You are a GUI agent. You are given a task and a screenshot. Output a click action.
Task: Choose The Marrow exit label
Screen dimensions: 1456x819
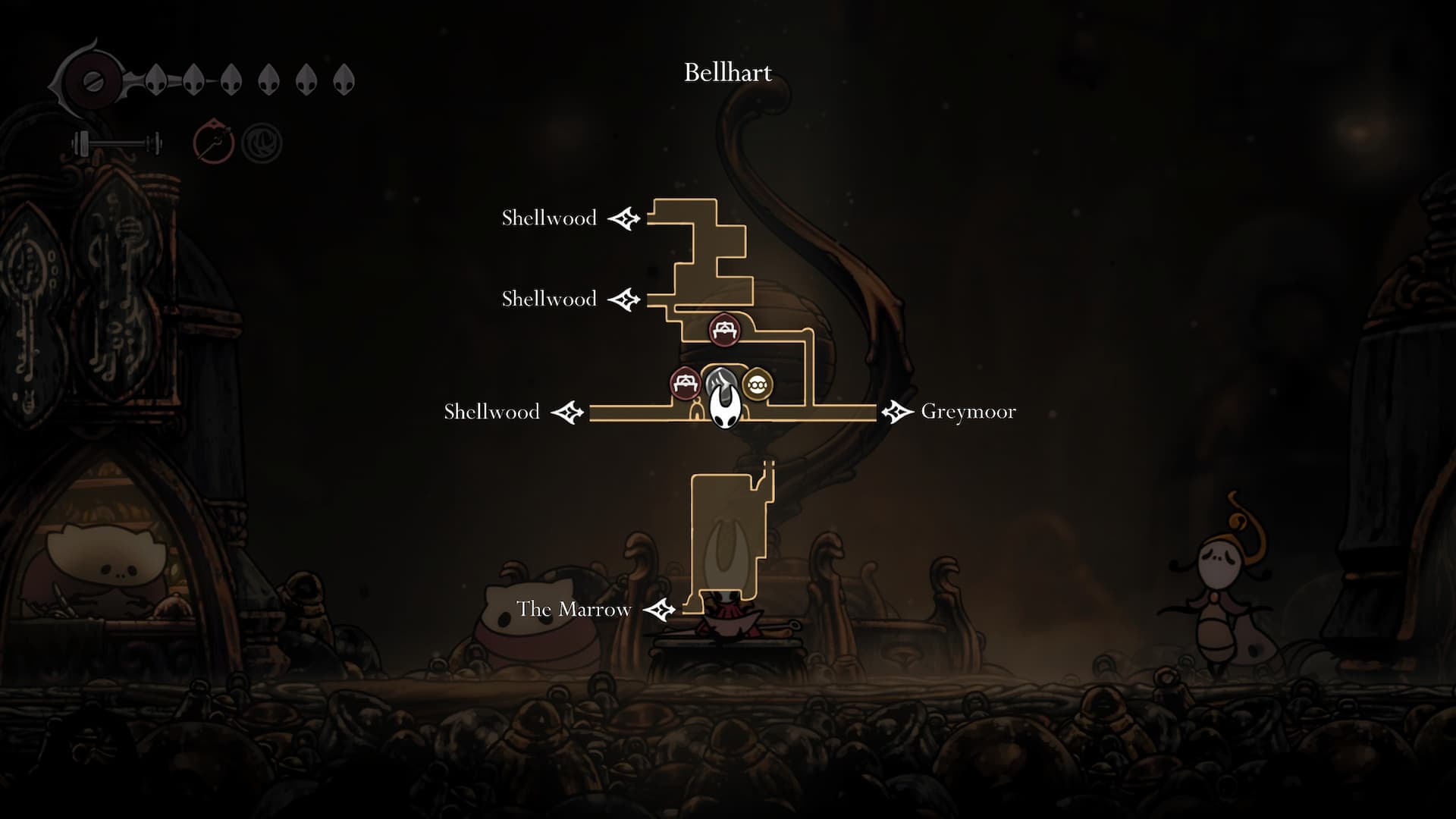click(x=573, y=609)
